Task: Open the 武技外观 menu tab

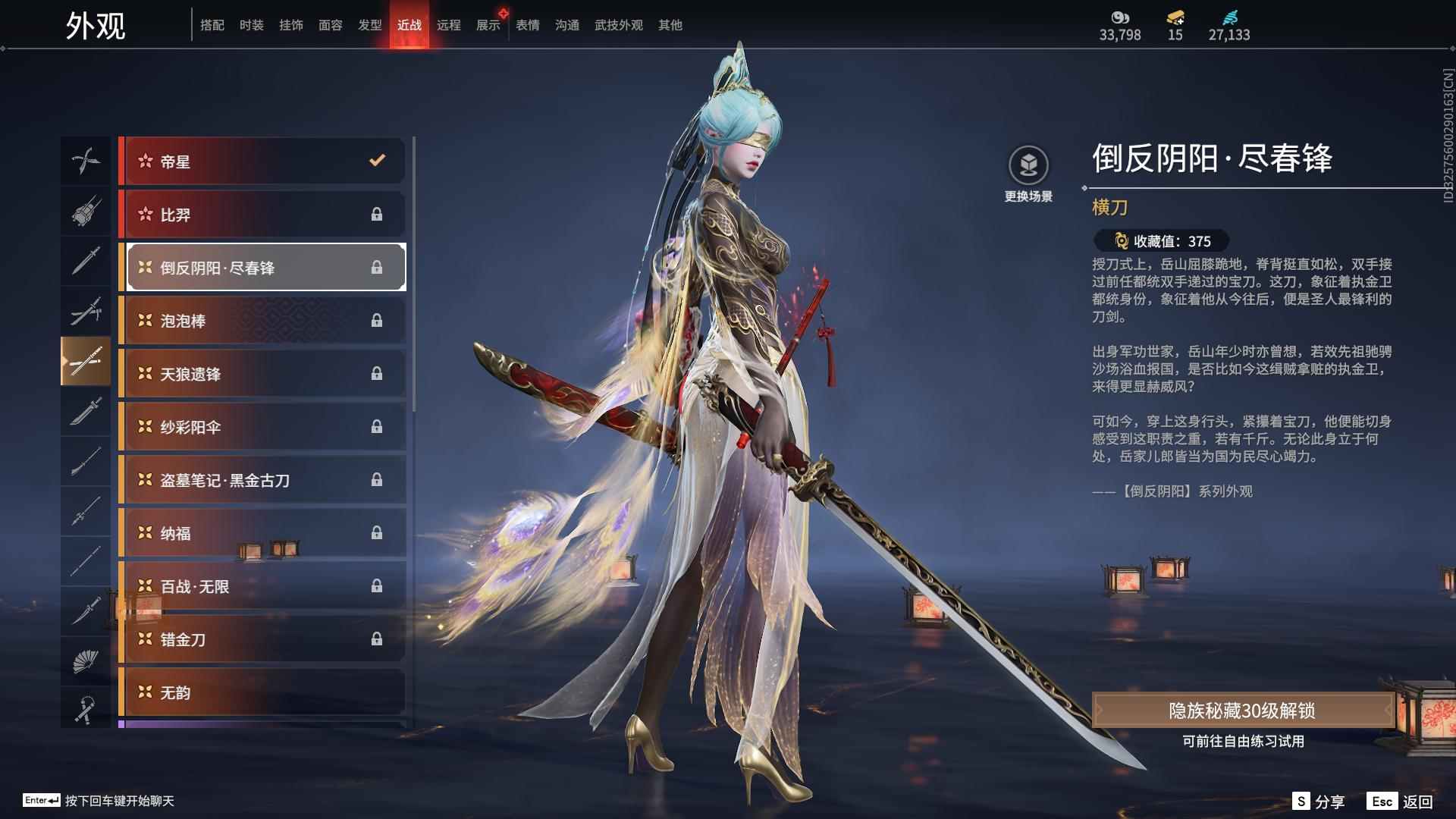Action: coord(617,24)
